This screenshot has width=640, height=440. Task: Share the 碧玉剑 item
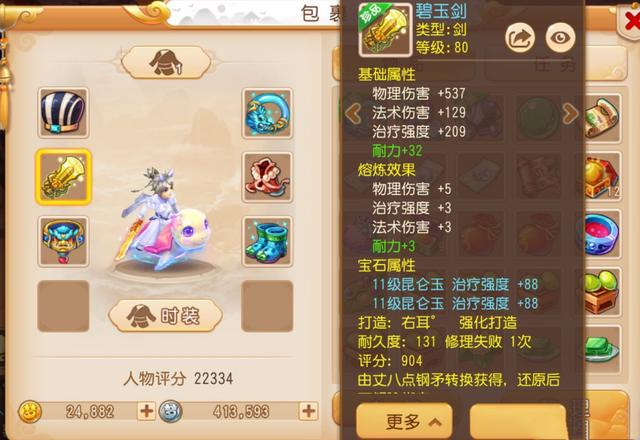tap(521, 37)
